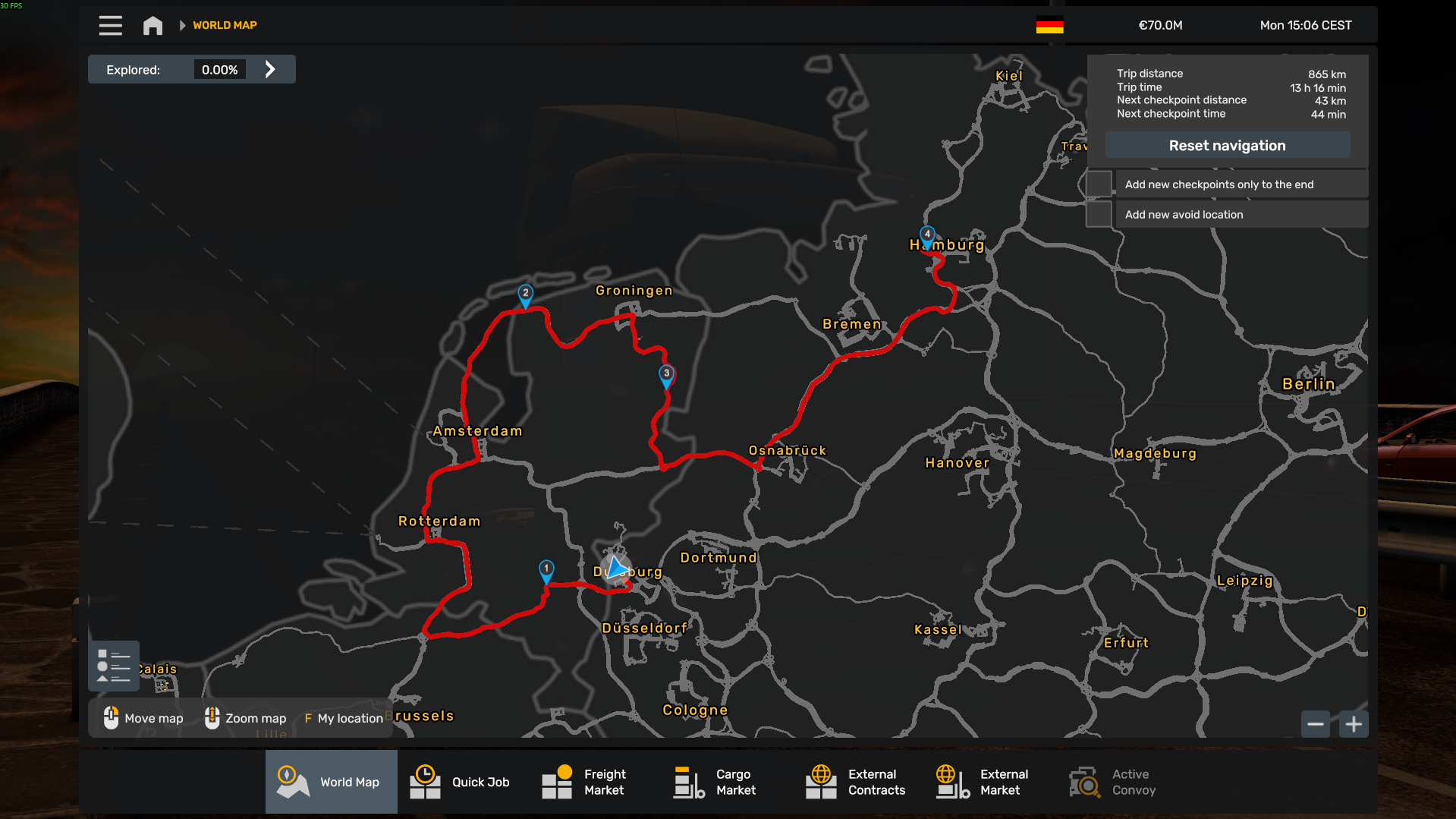Select route checkpoint marker 3
The height and width of the screenshot is (819, 1456).
[666, 374]
